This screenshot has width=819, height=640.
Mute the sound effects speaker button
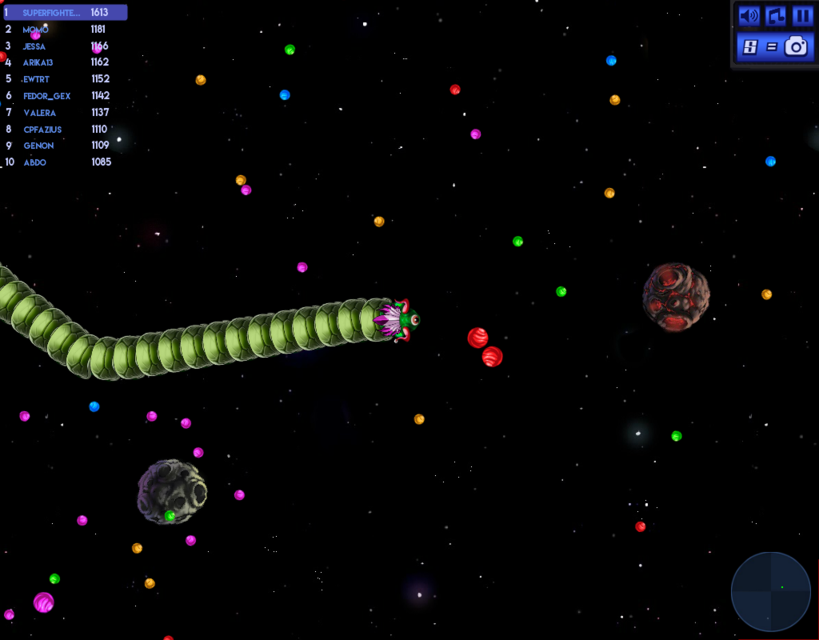pyautogui.click(x=748, y=16)
